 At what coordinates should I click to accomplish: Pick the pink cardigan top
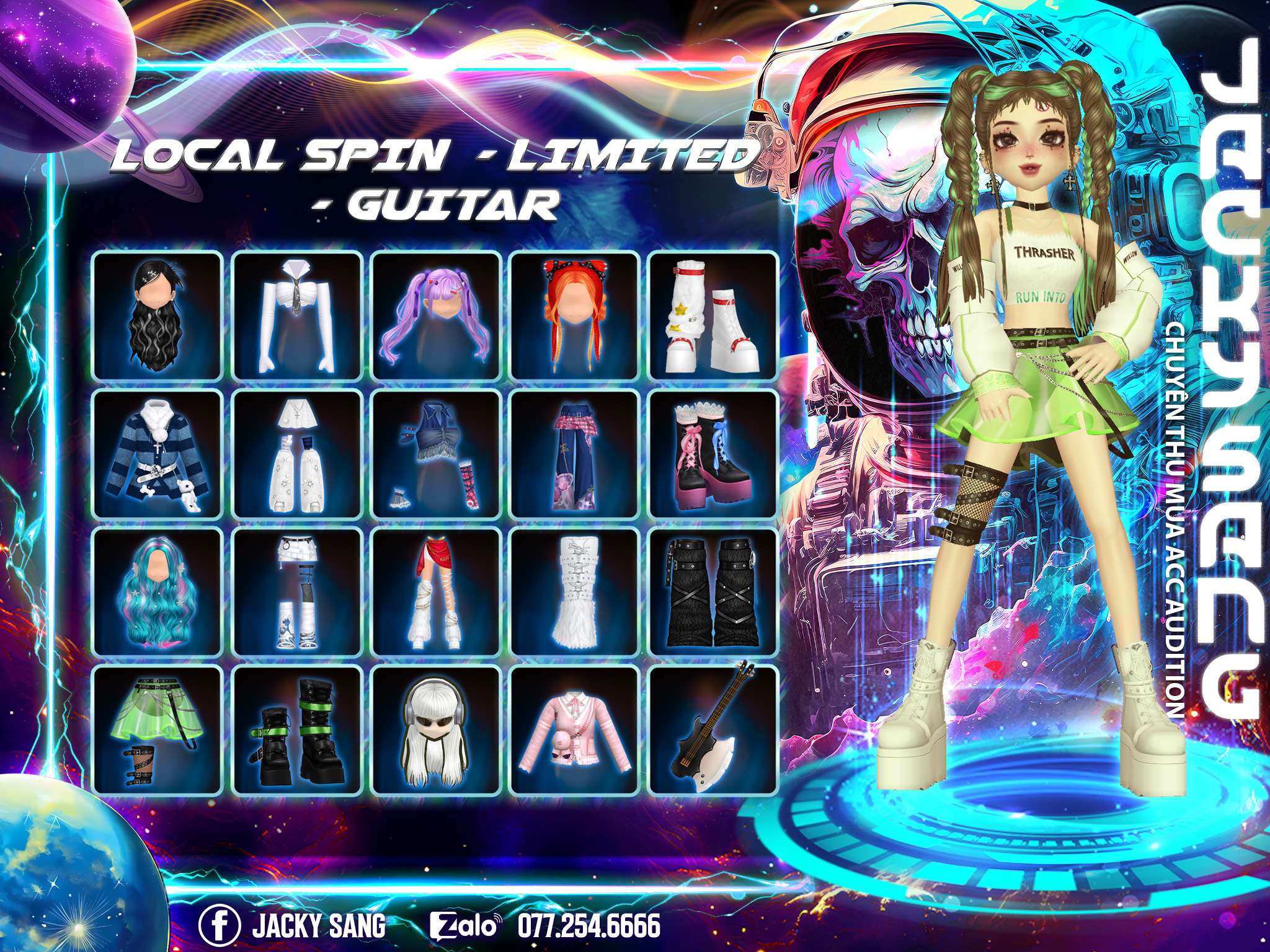(x=575, y=729)
